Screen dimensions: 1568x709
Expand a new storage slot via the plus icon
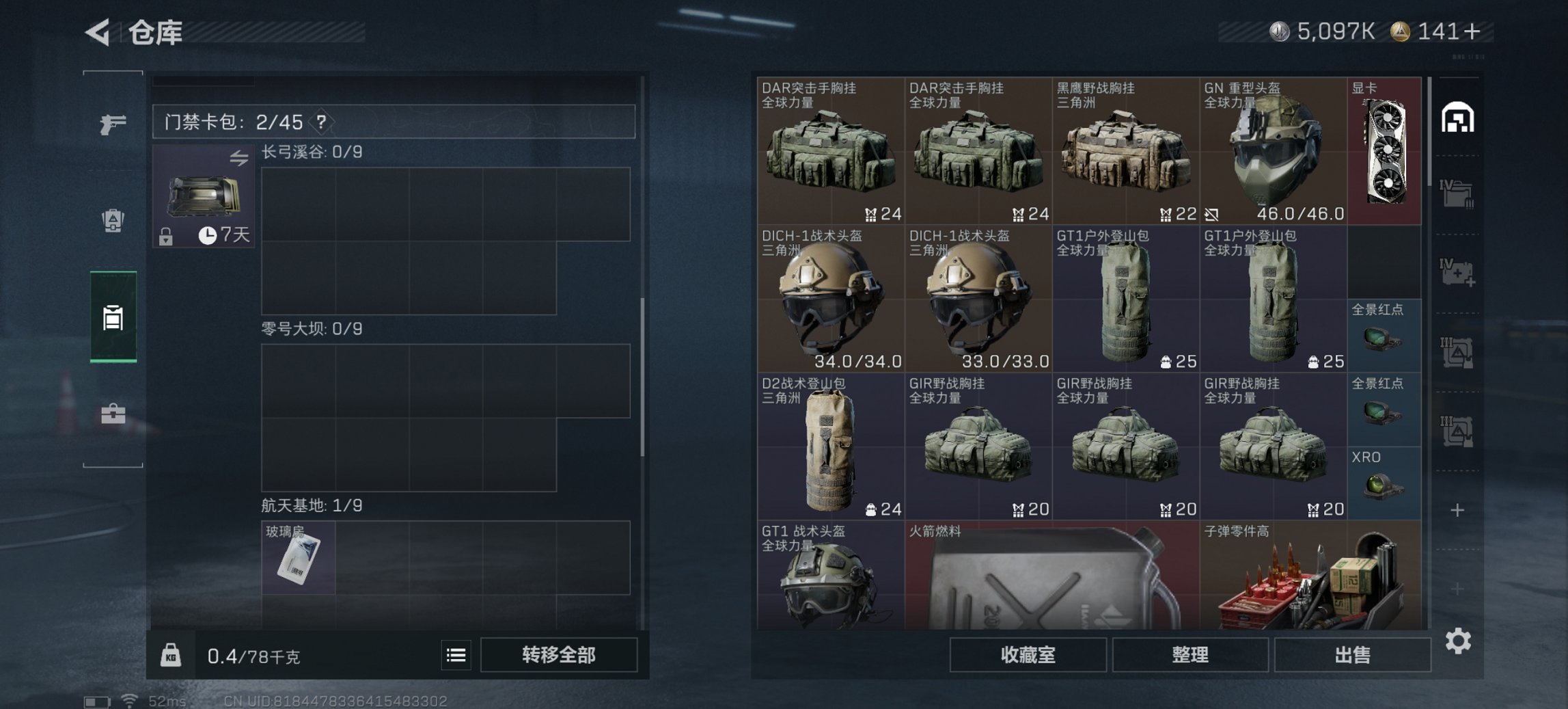click(x=1459, y=509)
